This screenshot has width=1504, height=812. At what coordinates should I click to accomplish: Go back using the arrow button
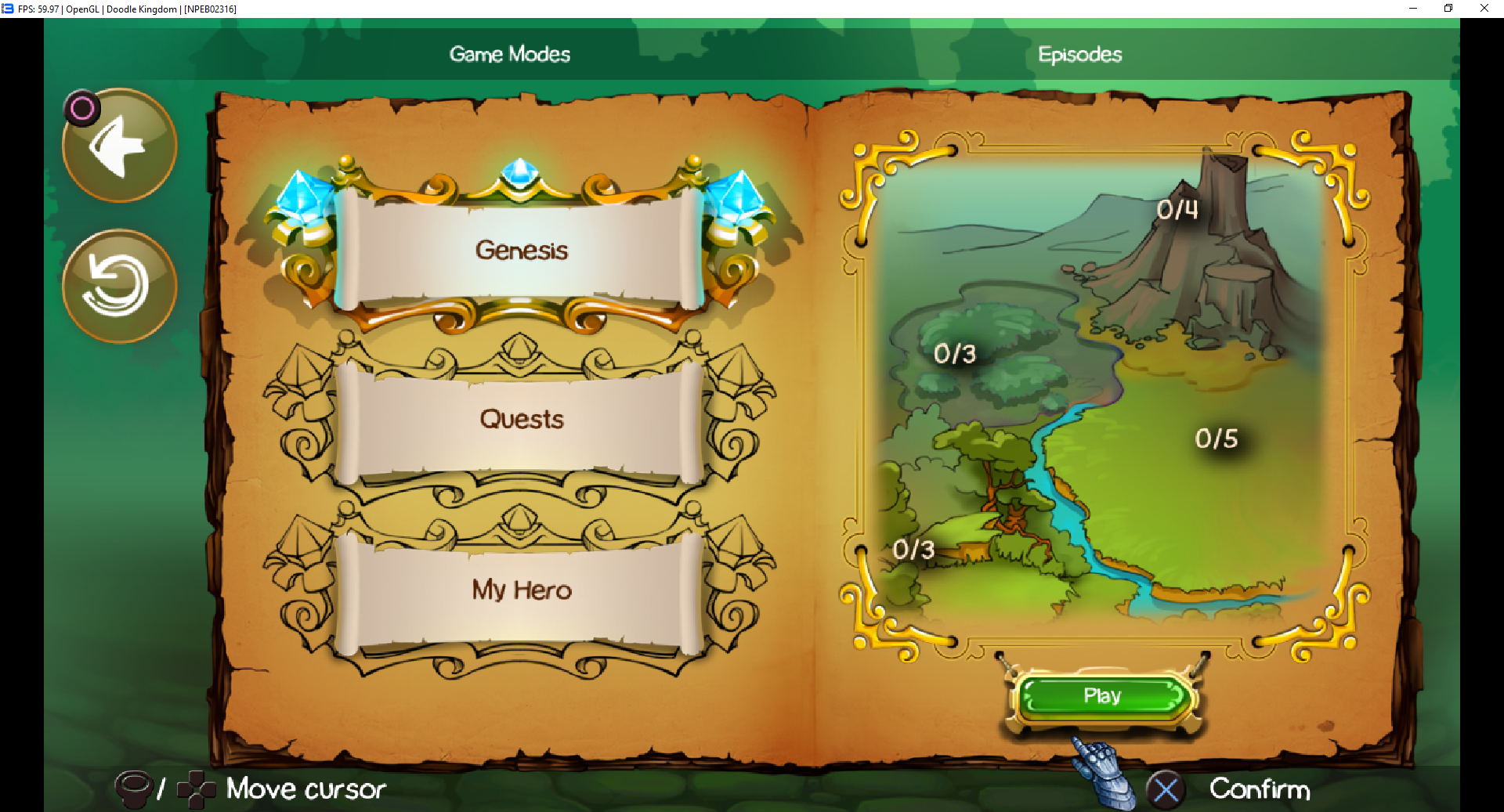click(120, 146)
